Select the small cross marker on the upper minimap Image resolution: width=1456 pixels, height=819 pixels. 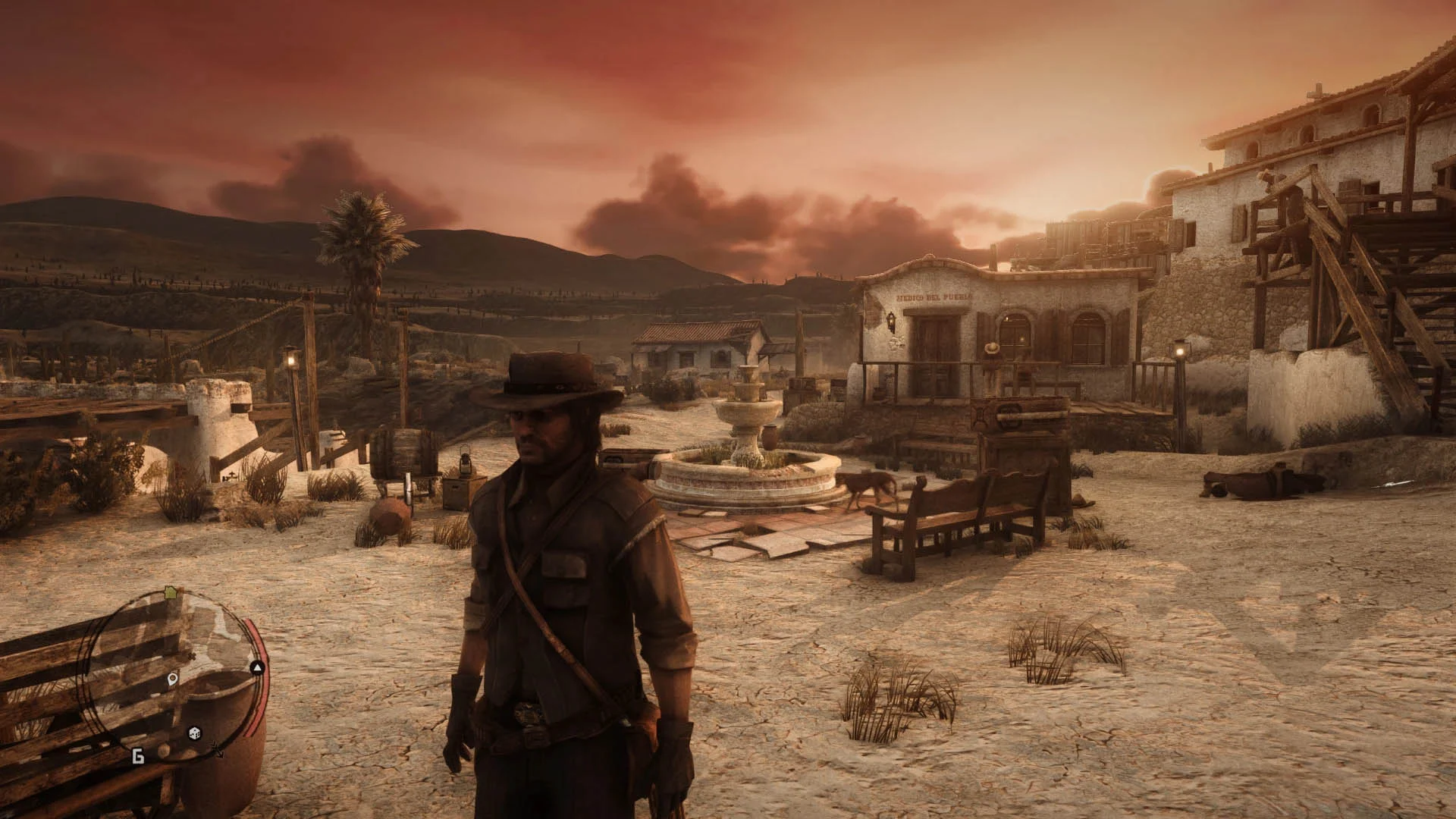click(x=191, y=656)
